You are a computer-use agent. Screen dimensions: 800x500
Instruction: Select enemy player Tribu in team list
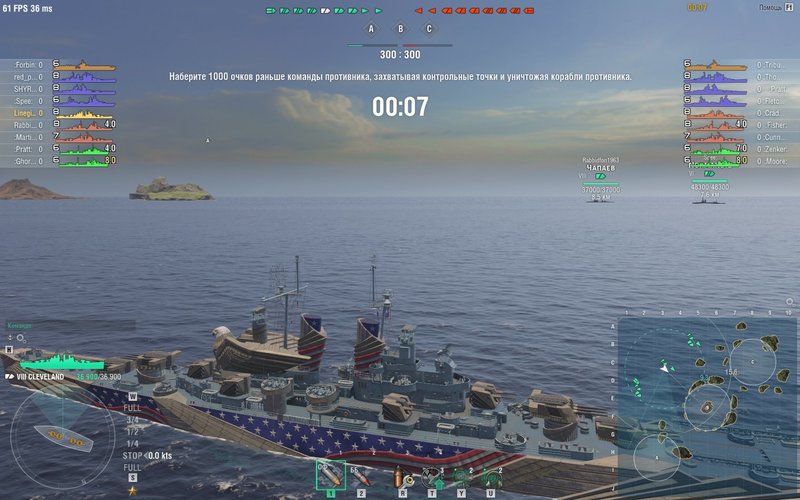(771, 65)
